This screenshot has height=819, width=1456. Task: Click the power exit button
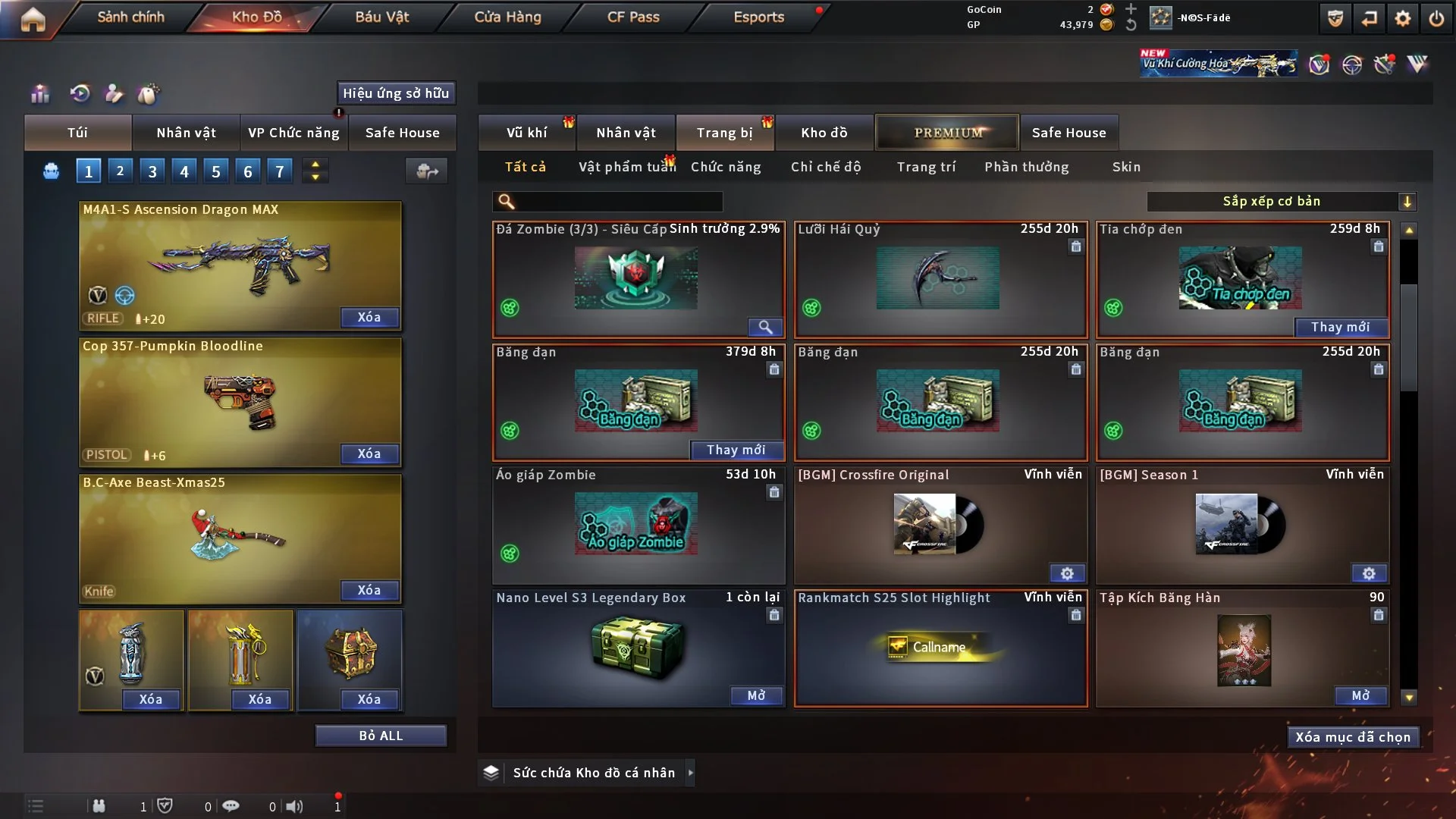click(1436, 18)
